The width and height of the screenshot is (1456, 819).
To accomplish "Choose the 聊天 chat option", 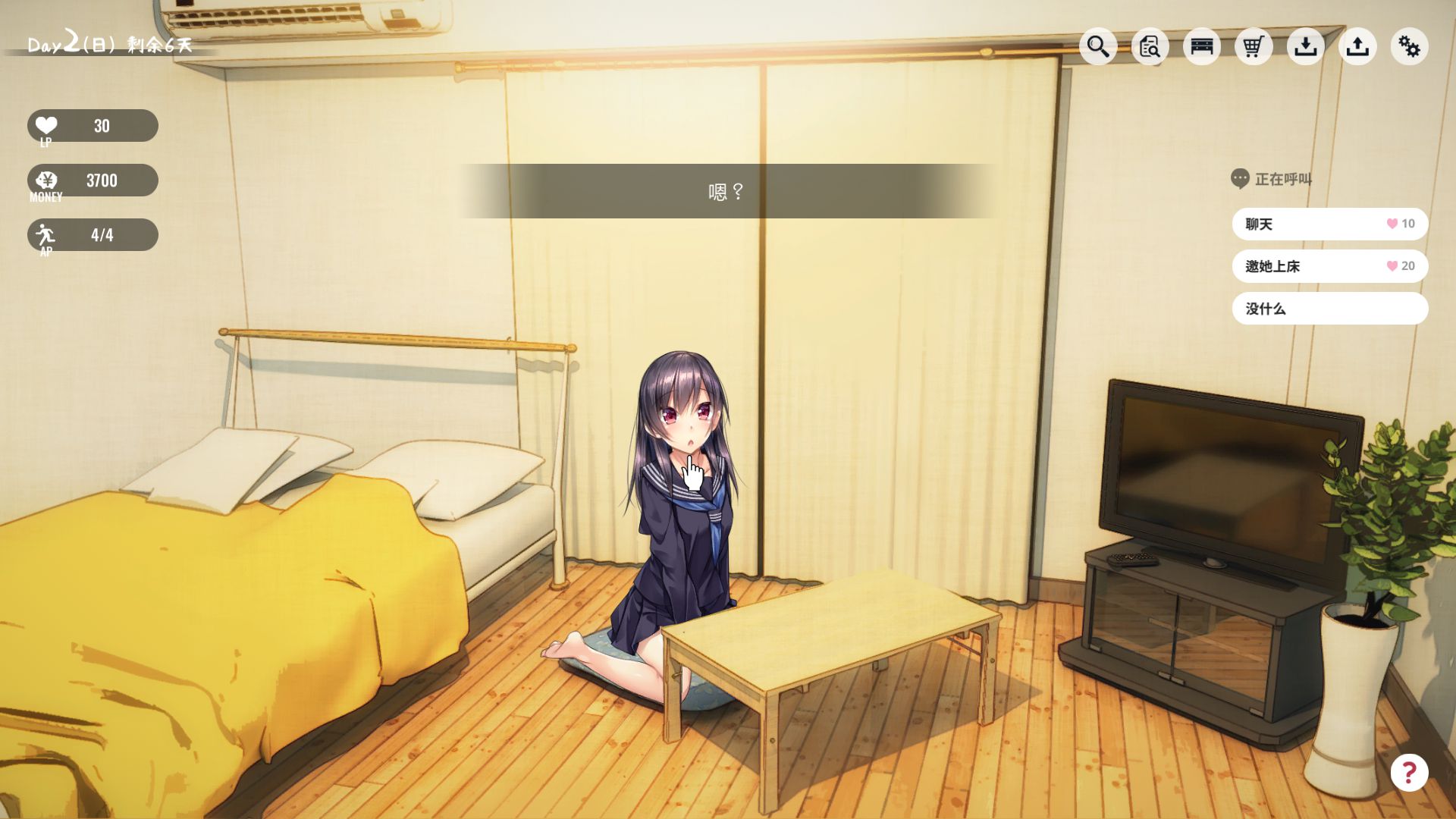I will pyautogui.click(x=1329, y=224).
